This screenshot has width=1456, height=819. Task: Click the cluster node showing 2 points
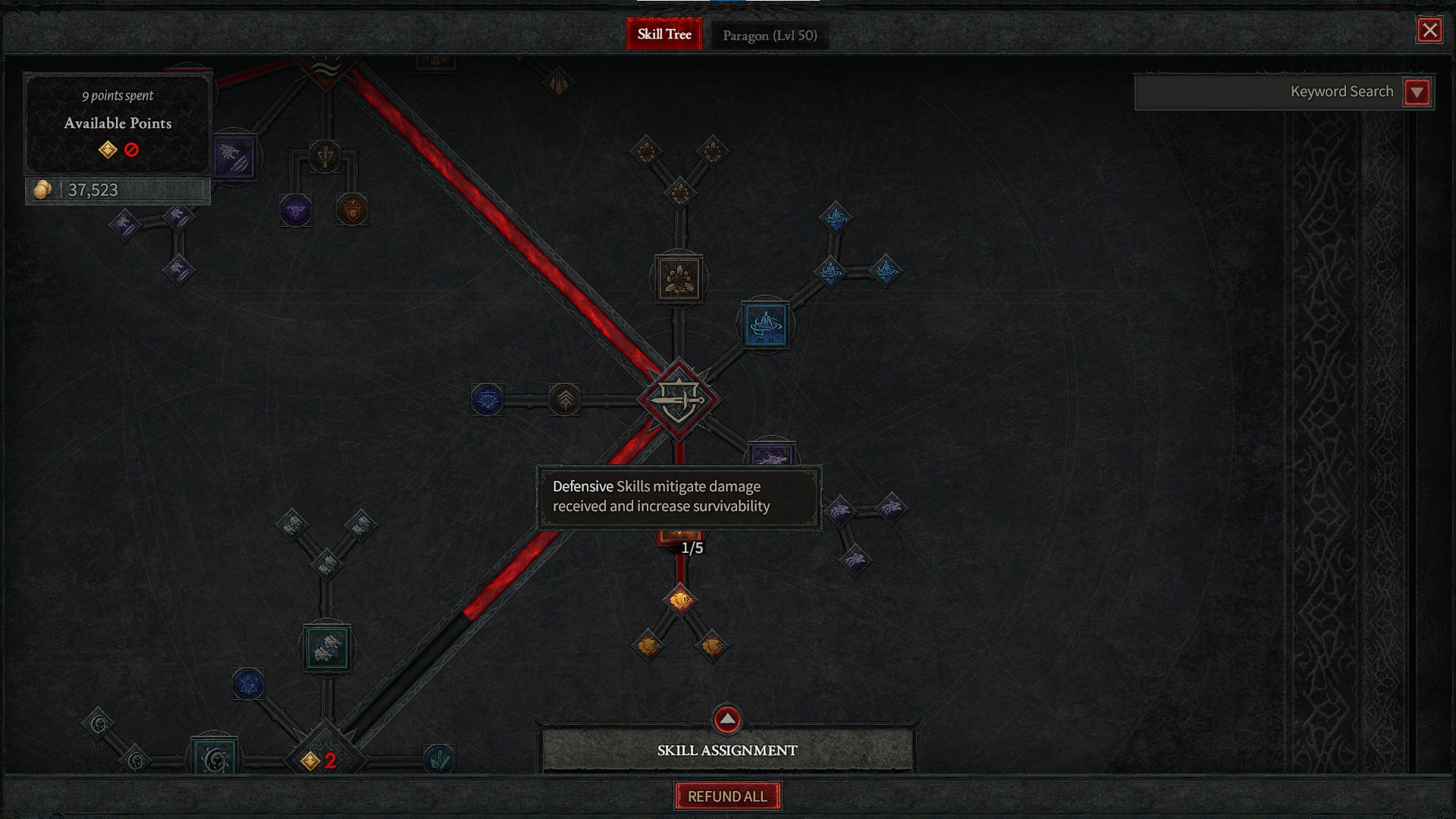pos(325,759)
